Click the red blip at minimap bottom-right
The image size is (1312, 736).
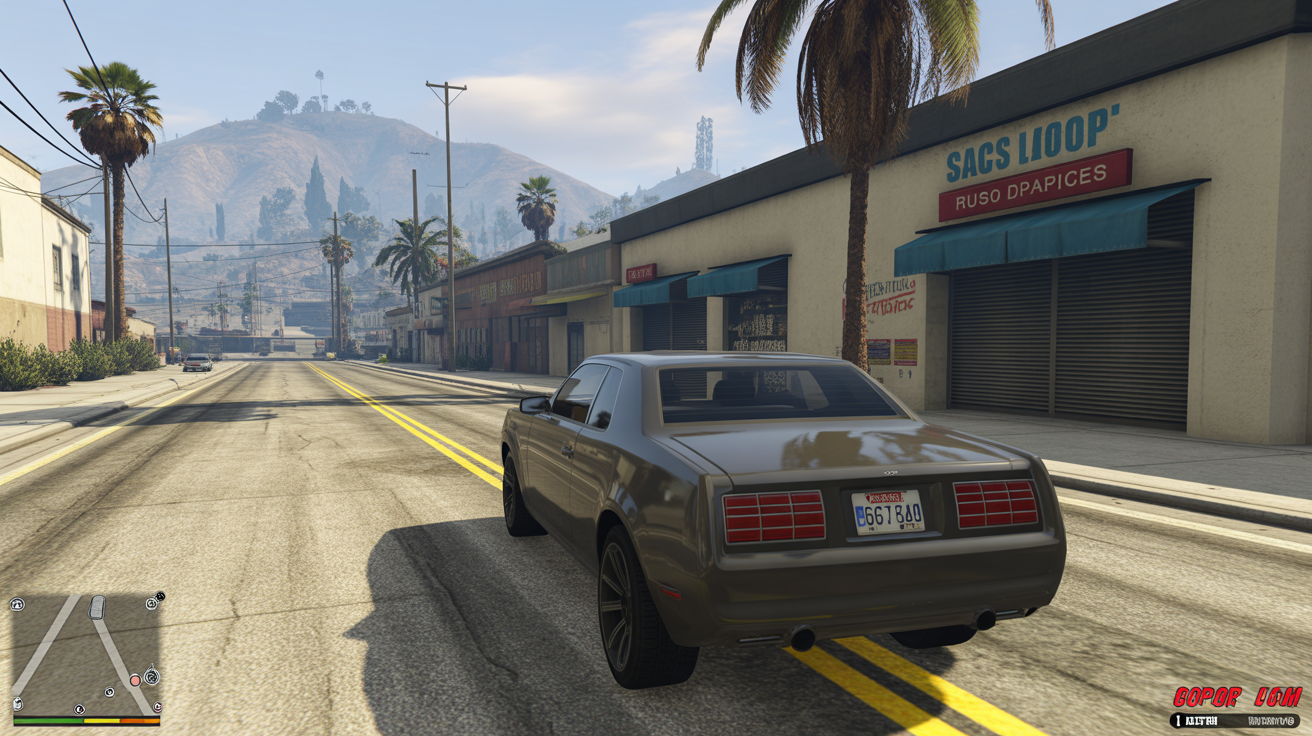click(x=157, y=707)
